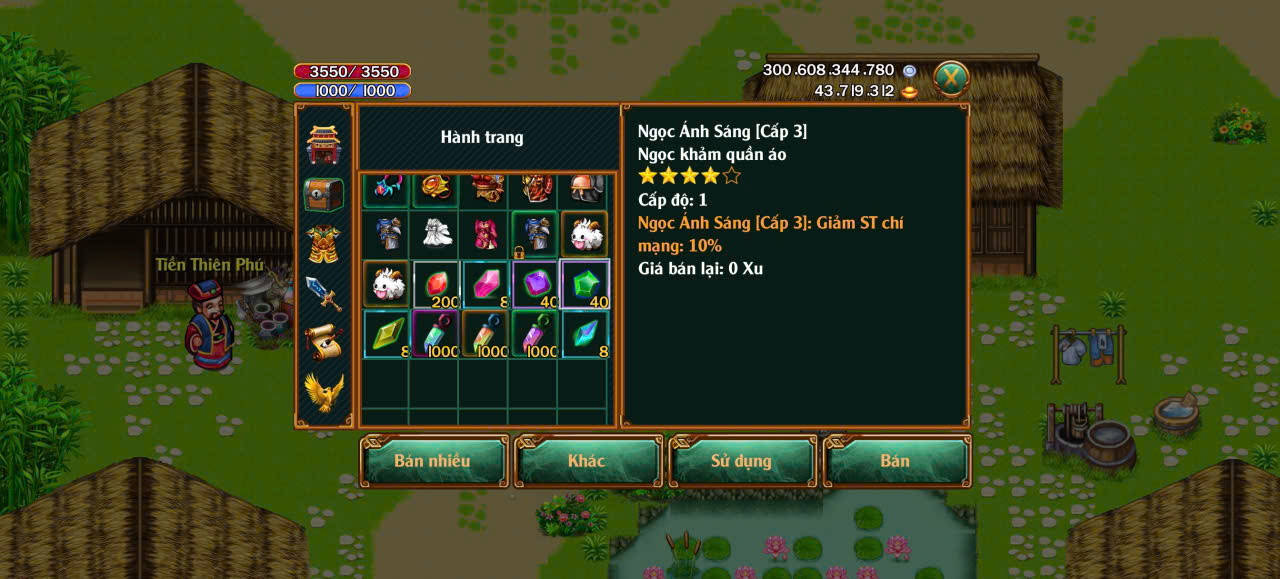Image resolution: width=1280 pixels, height=579 pixels.
Task: Switch to the temple building tab
Action: click(323, 145)
